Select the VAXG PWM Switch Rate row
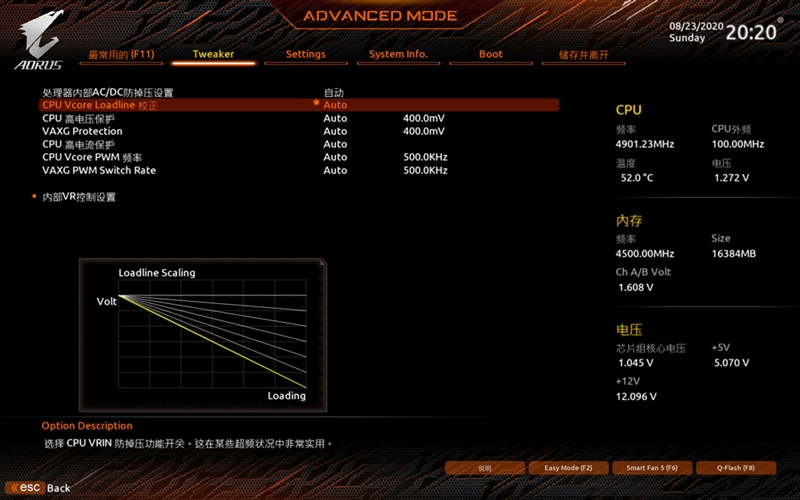Screen dimensions: 800x500 pos(99,170)
